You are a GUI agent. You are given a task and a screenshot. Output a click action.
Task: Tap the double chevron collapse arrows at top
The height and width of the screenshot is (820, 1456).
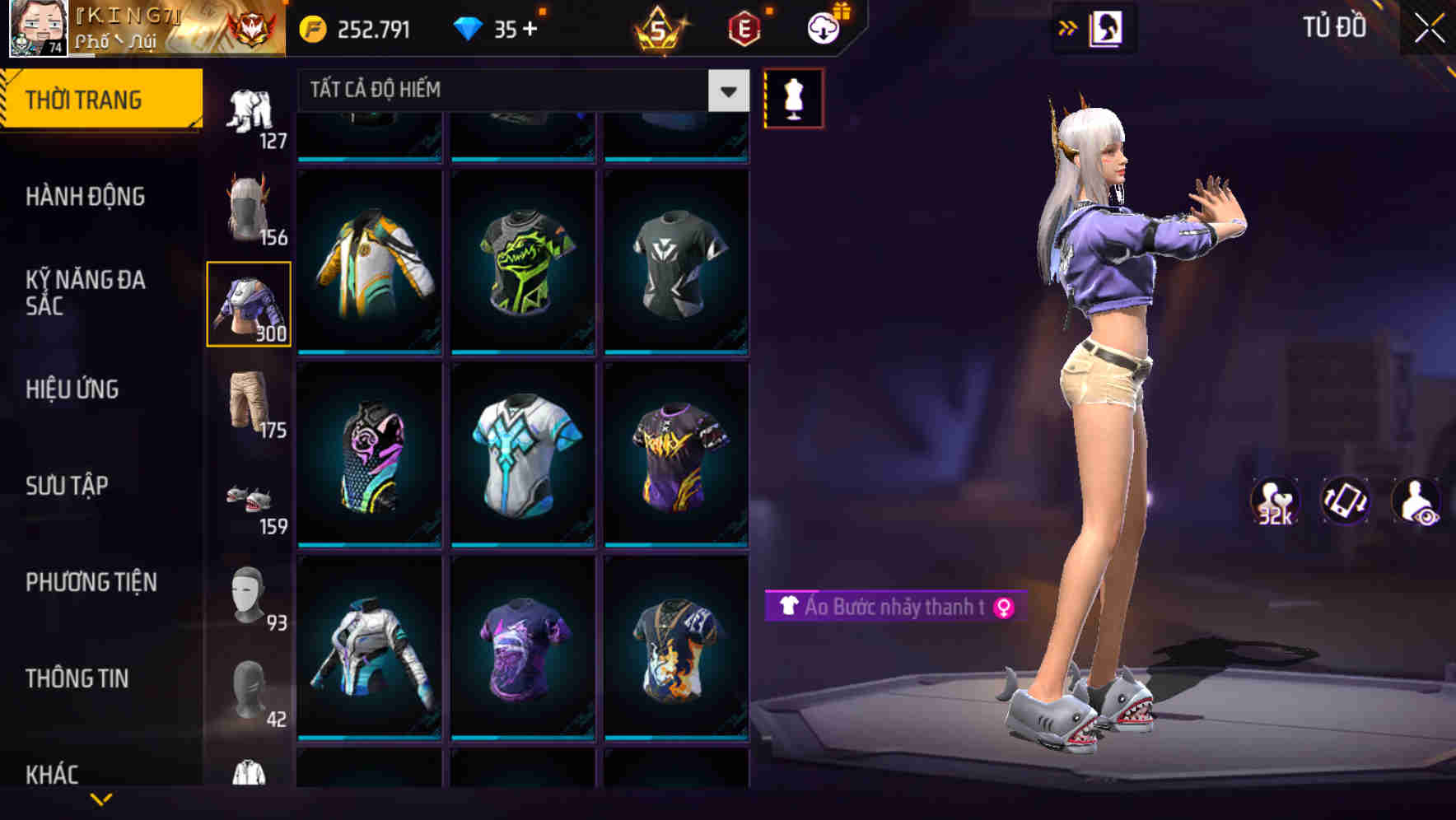1066,27
